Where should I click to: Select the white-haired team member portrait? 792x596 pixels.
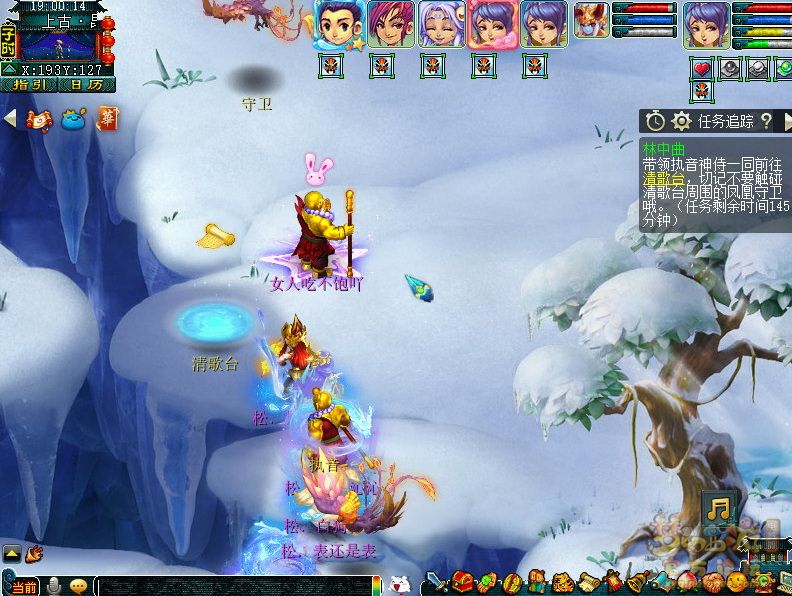pos(441,24)
